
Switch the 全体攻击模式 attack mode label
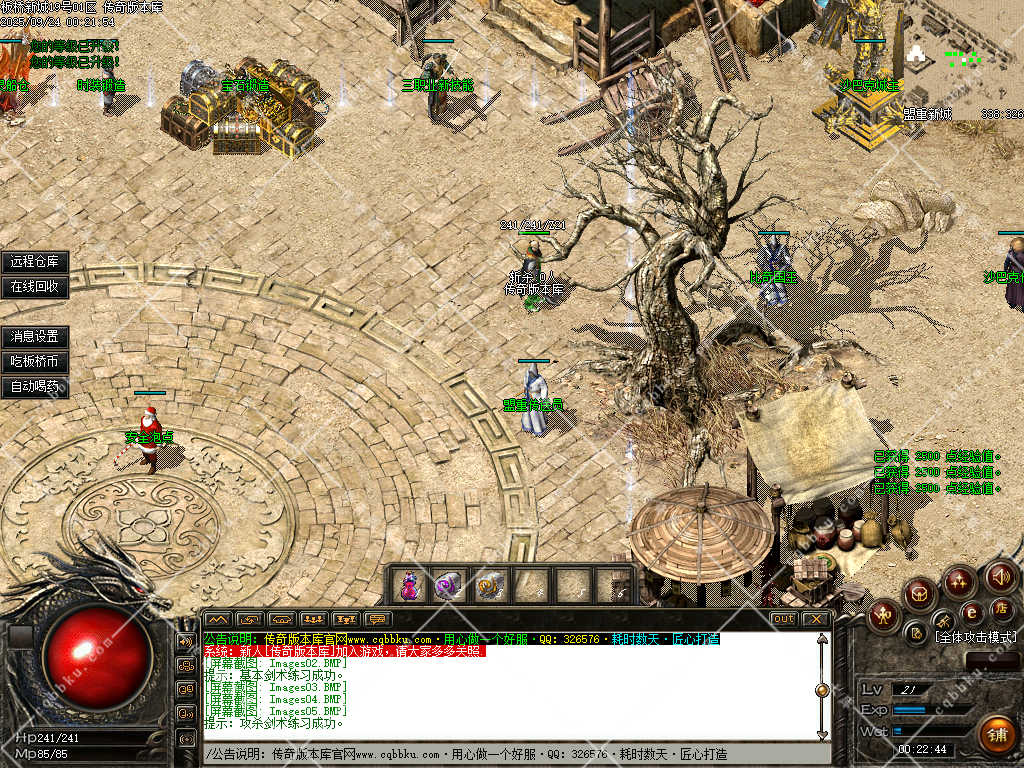(x=975, y=637)
